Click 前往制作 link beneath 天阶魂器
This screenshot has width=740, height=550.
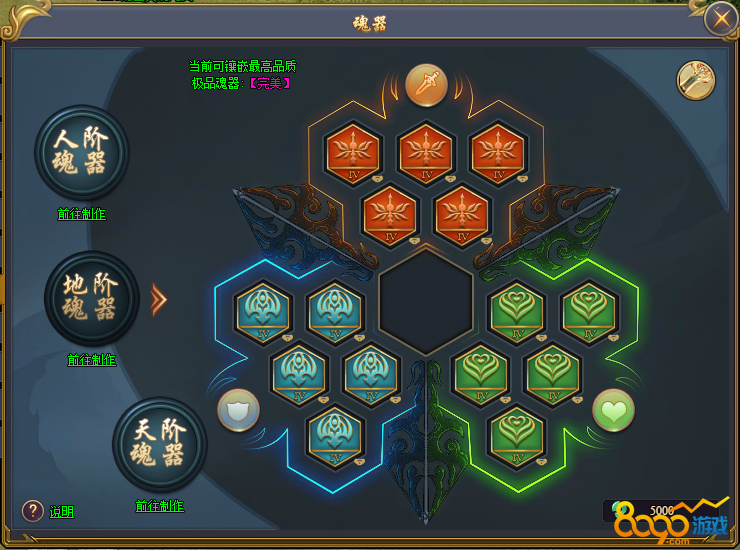click(x=159, y=506)
